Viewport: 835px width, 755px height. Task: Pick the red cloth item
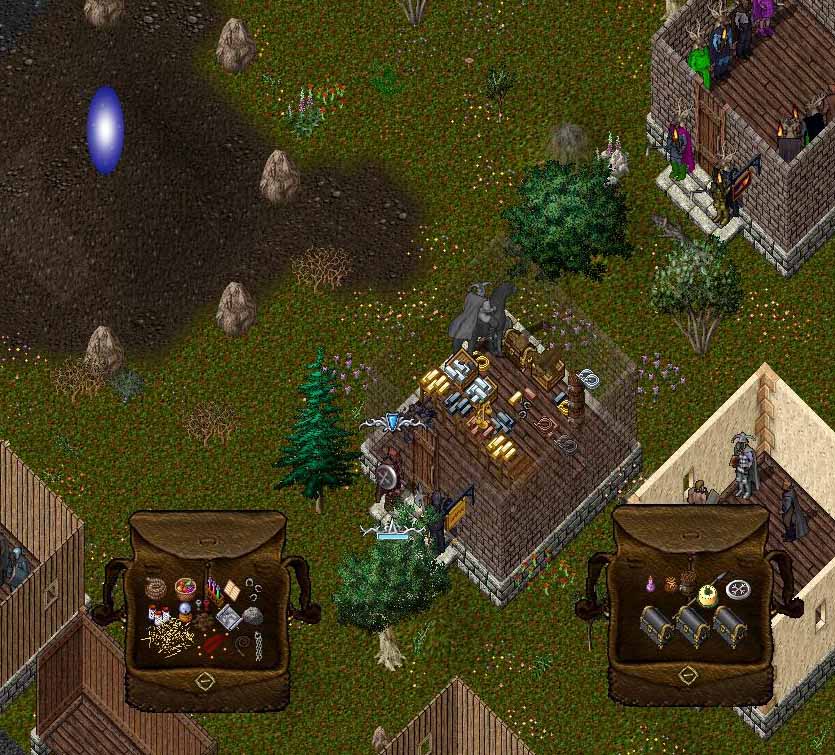[x=214, y=643]
